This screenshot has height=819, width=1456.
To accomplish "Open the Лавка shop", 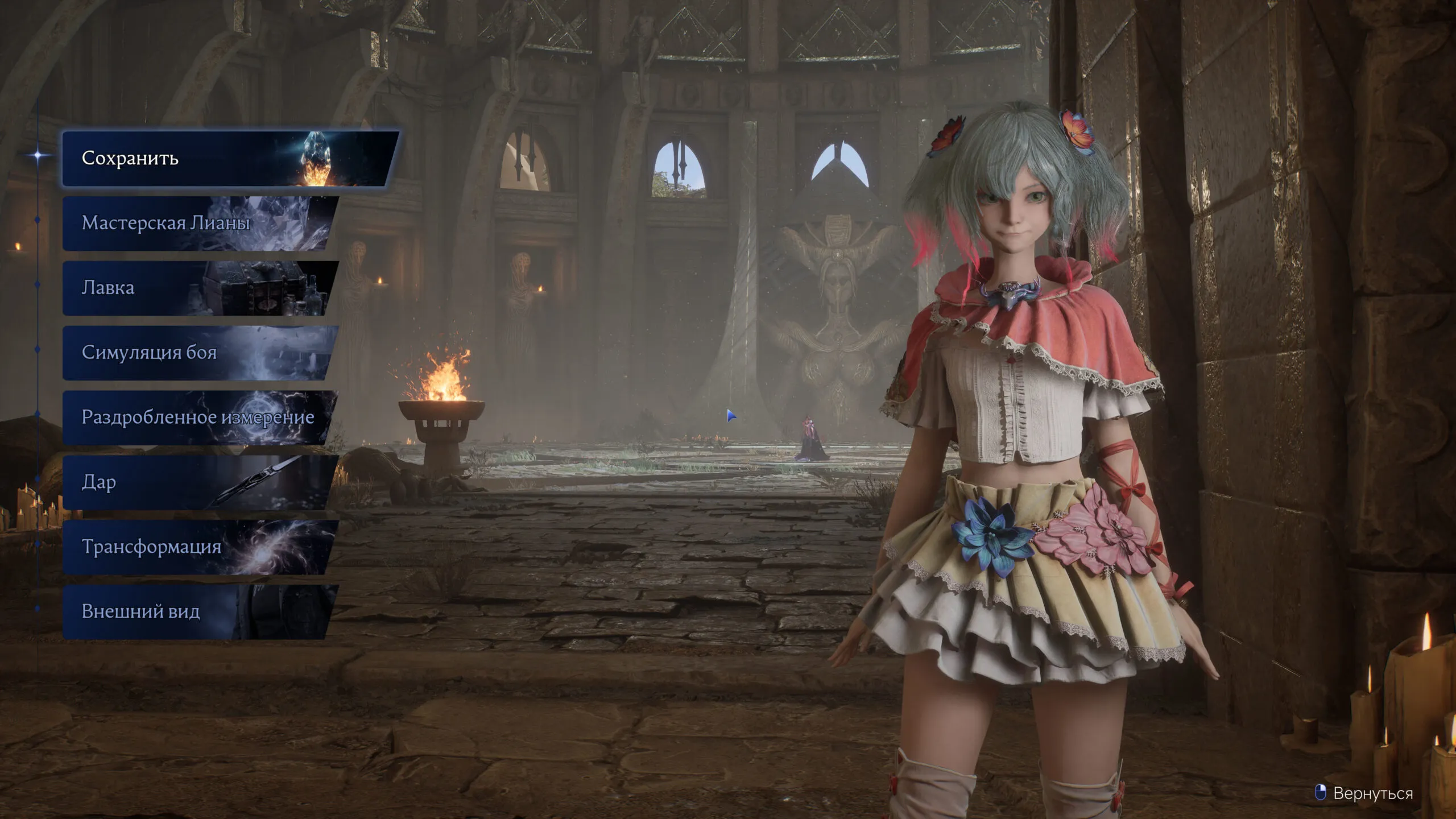I will [199, 288].
